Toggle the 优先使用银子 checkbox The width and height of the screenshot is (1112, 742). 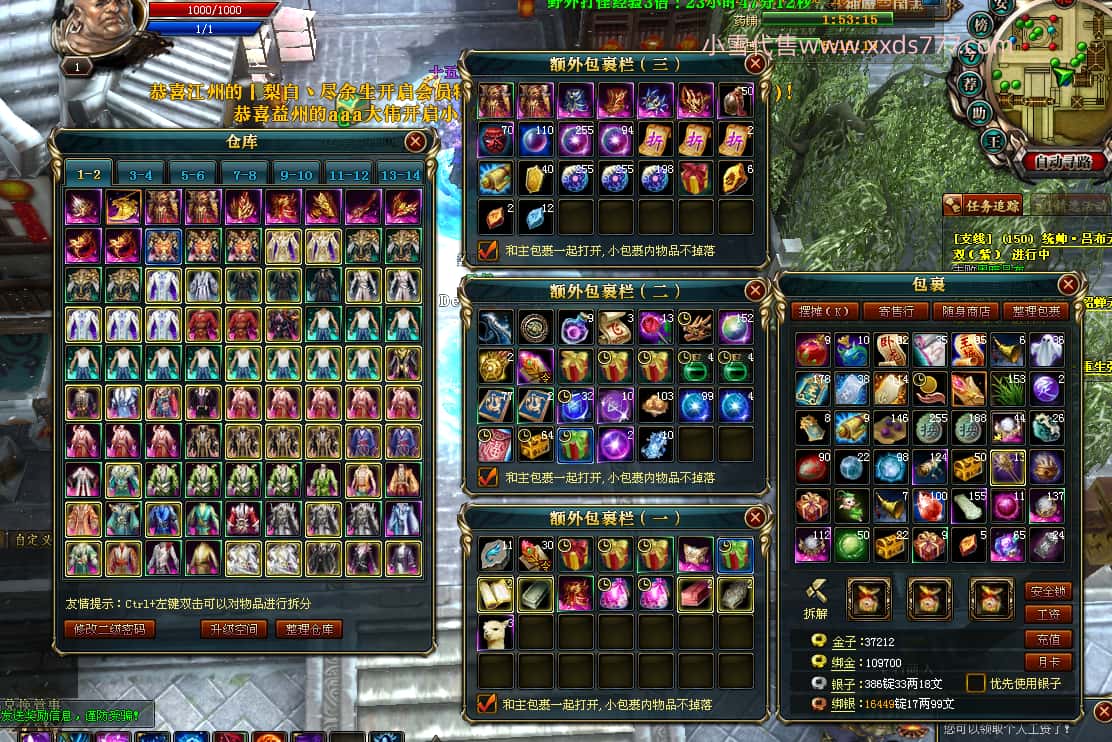(x=975, y=683)
